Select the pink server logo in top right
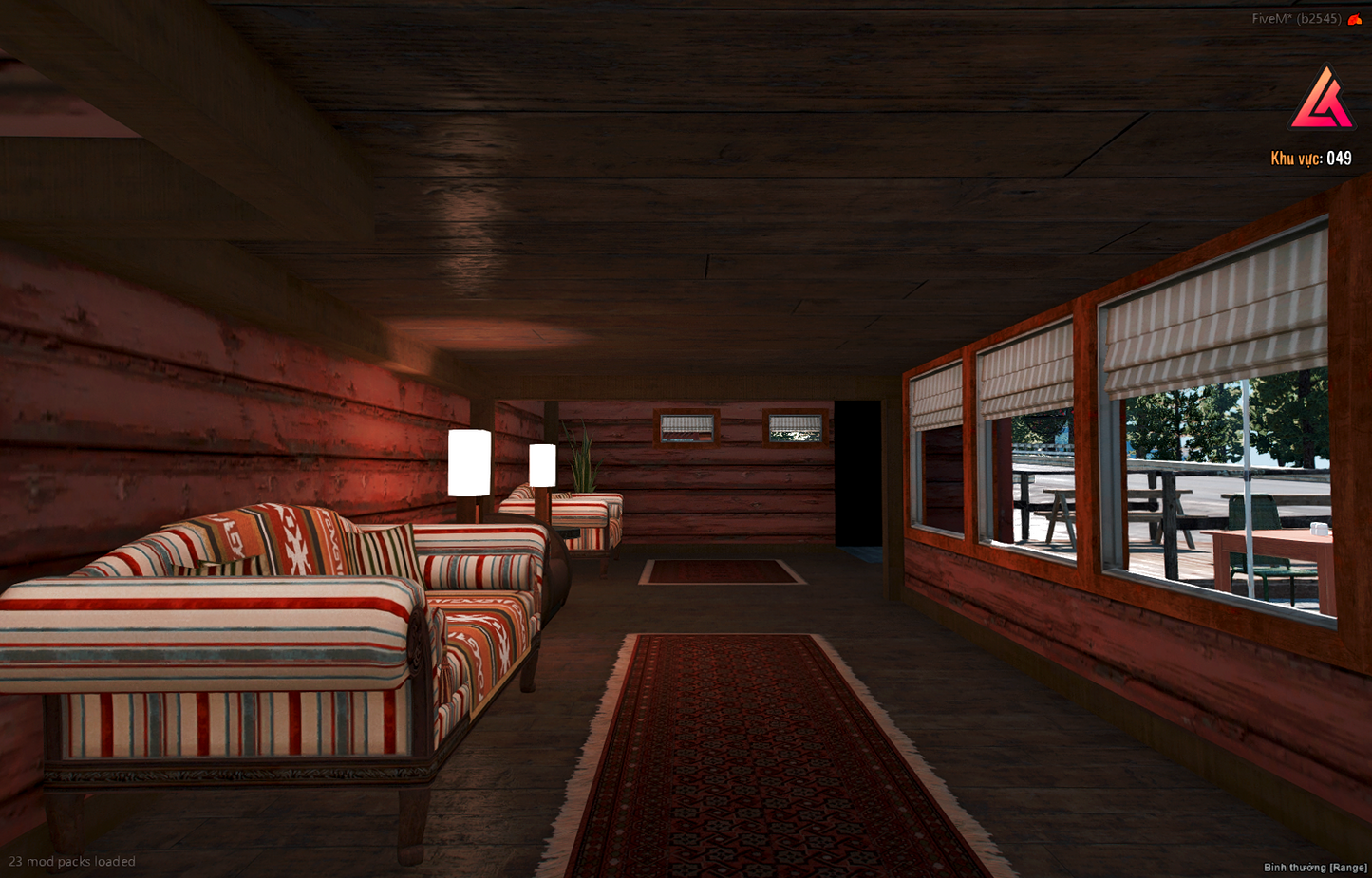Screen dimensions: 1372x878 coord(1324,98)
